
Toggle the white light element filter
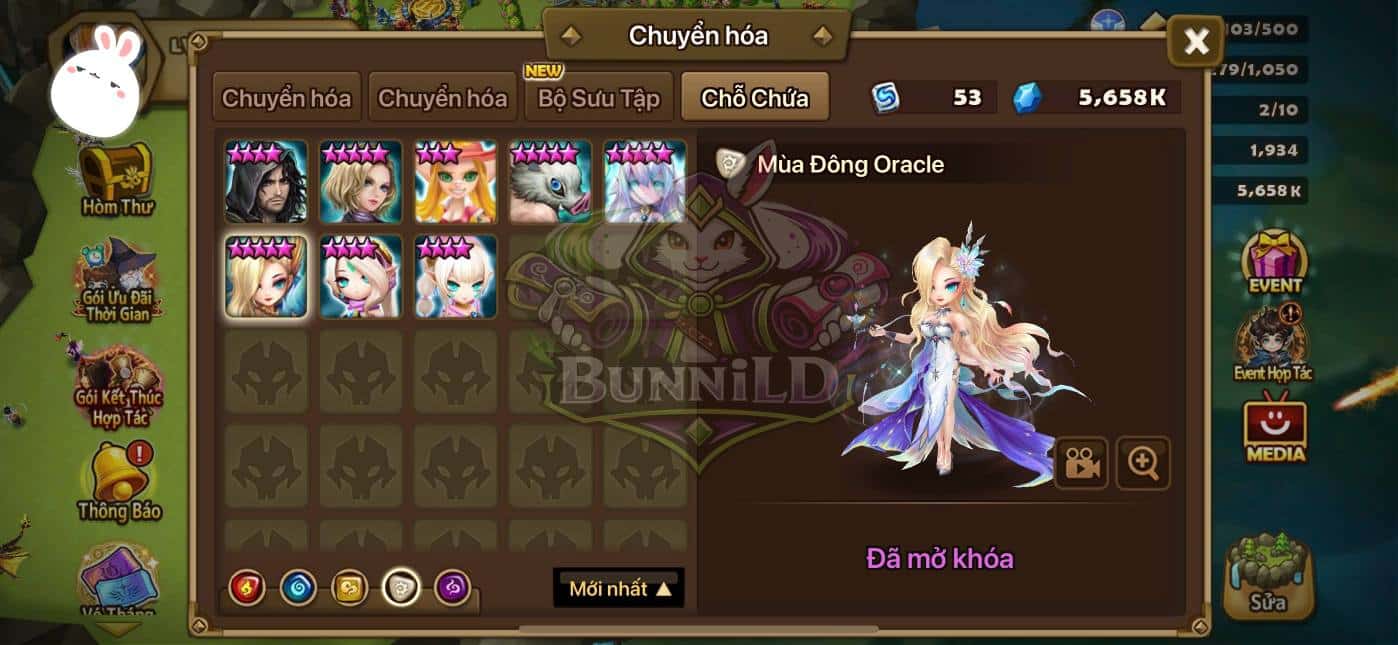click(x=401, y=588)
